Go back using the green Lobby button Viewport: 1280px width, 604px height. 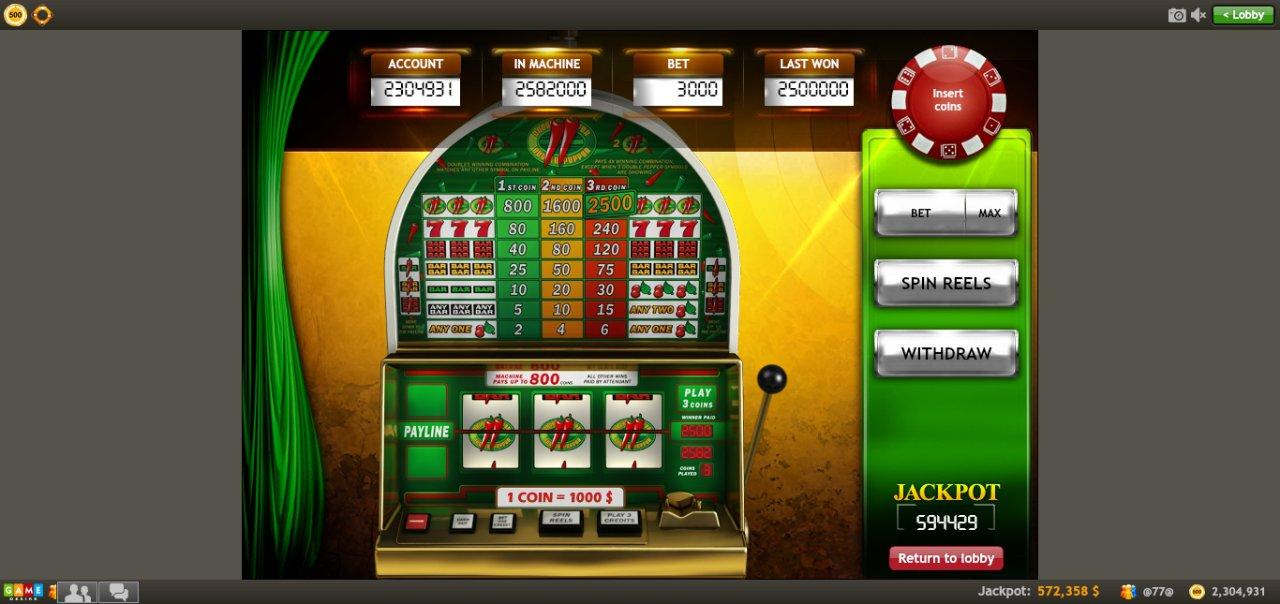pos(1243,15)
